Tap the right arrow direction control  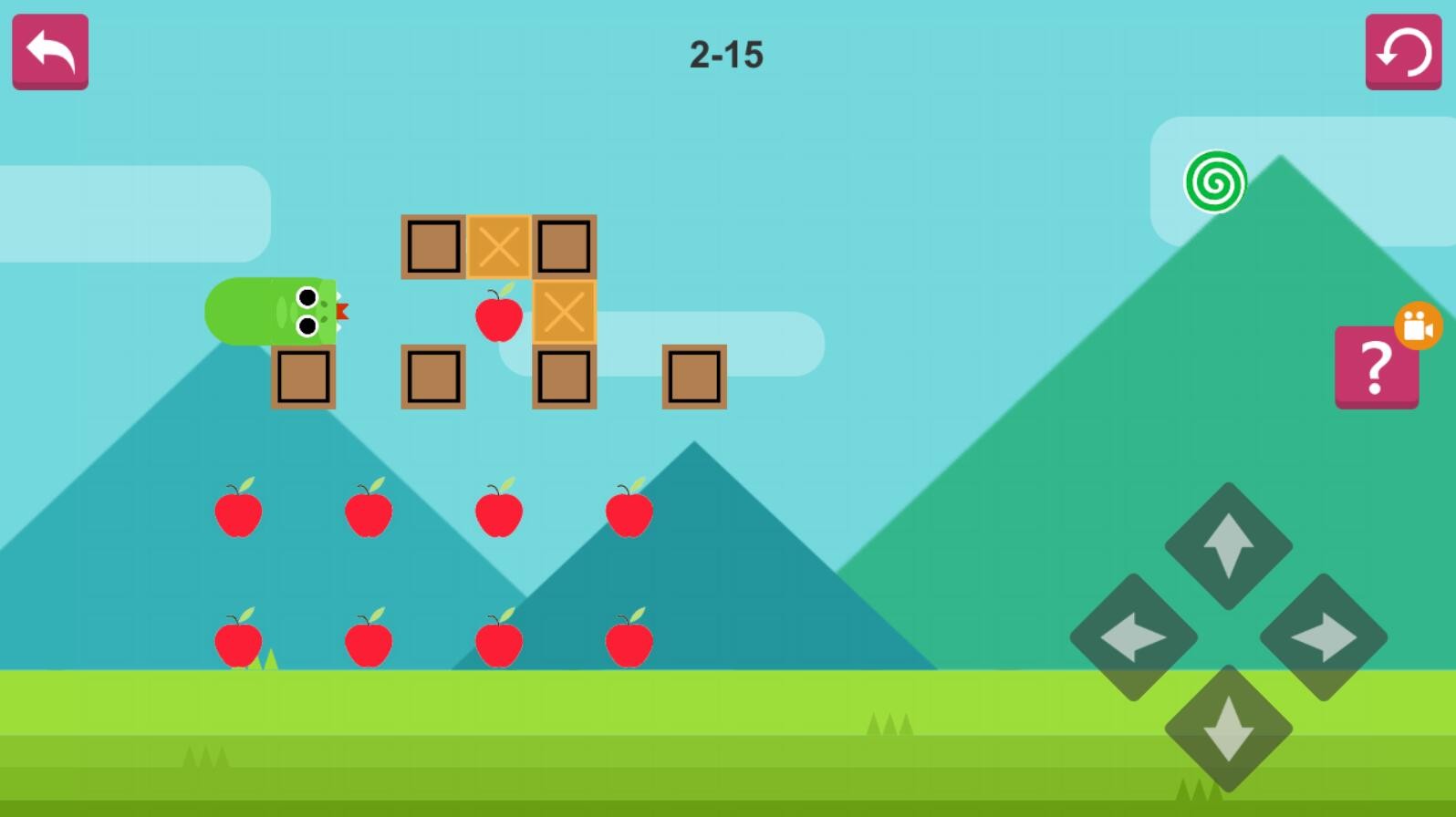1324,637
